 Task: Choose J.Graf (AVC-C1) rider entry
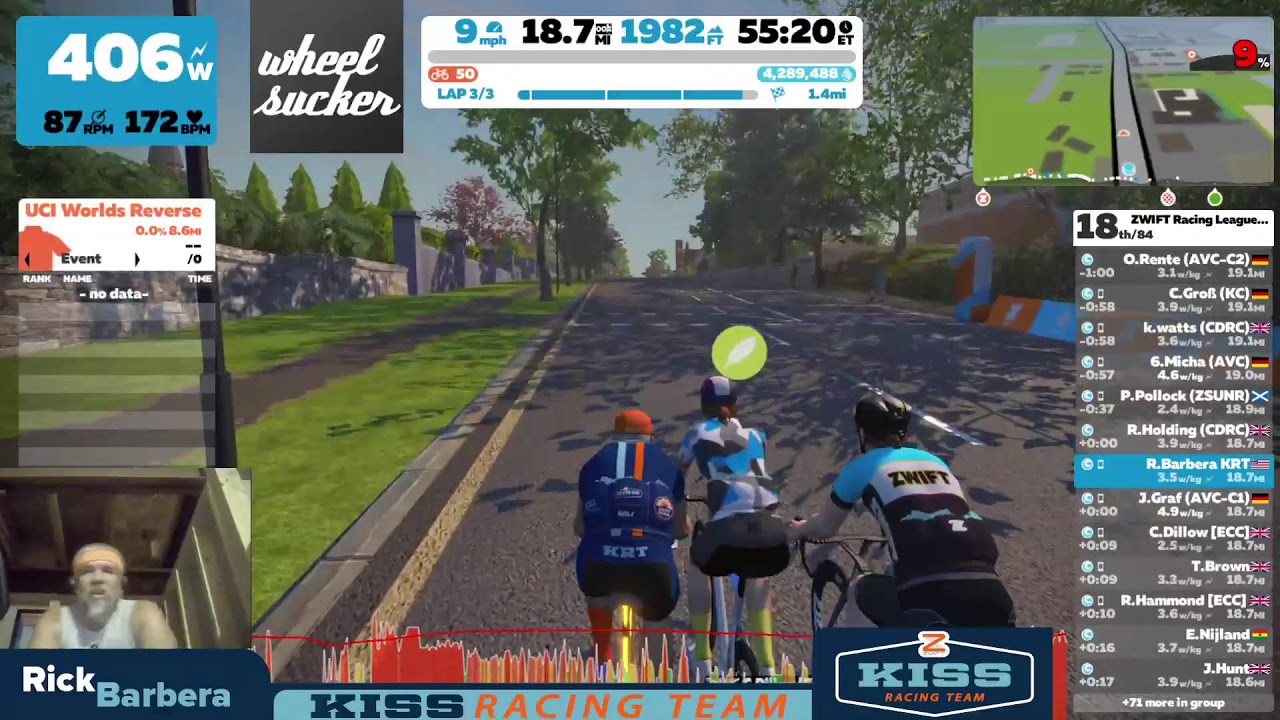click(1172, 503)
